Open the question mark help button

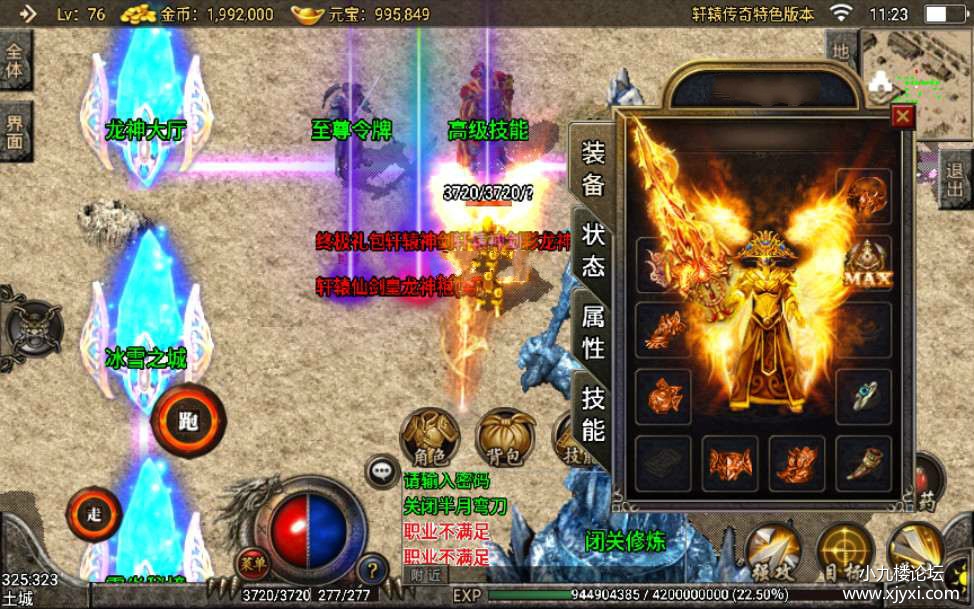coord(372,570)
